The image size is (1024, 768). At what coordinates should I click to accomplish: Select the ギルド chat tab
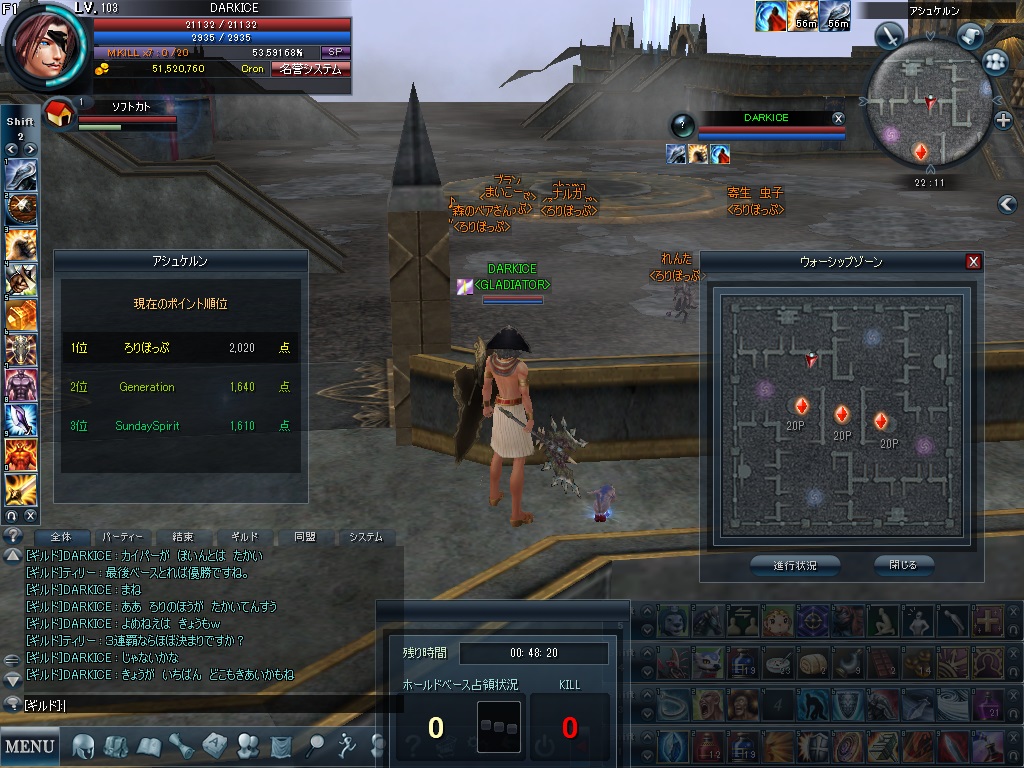(244, 537)
